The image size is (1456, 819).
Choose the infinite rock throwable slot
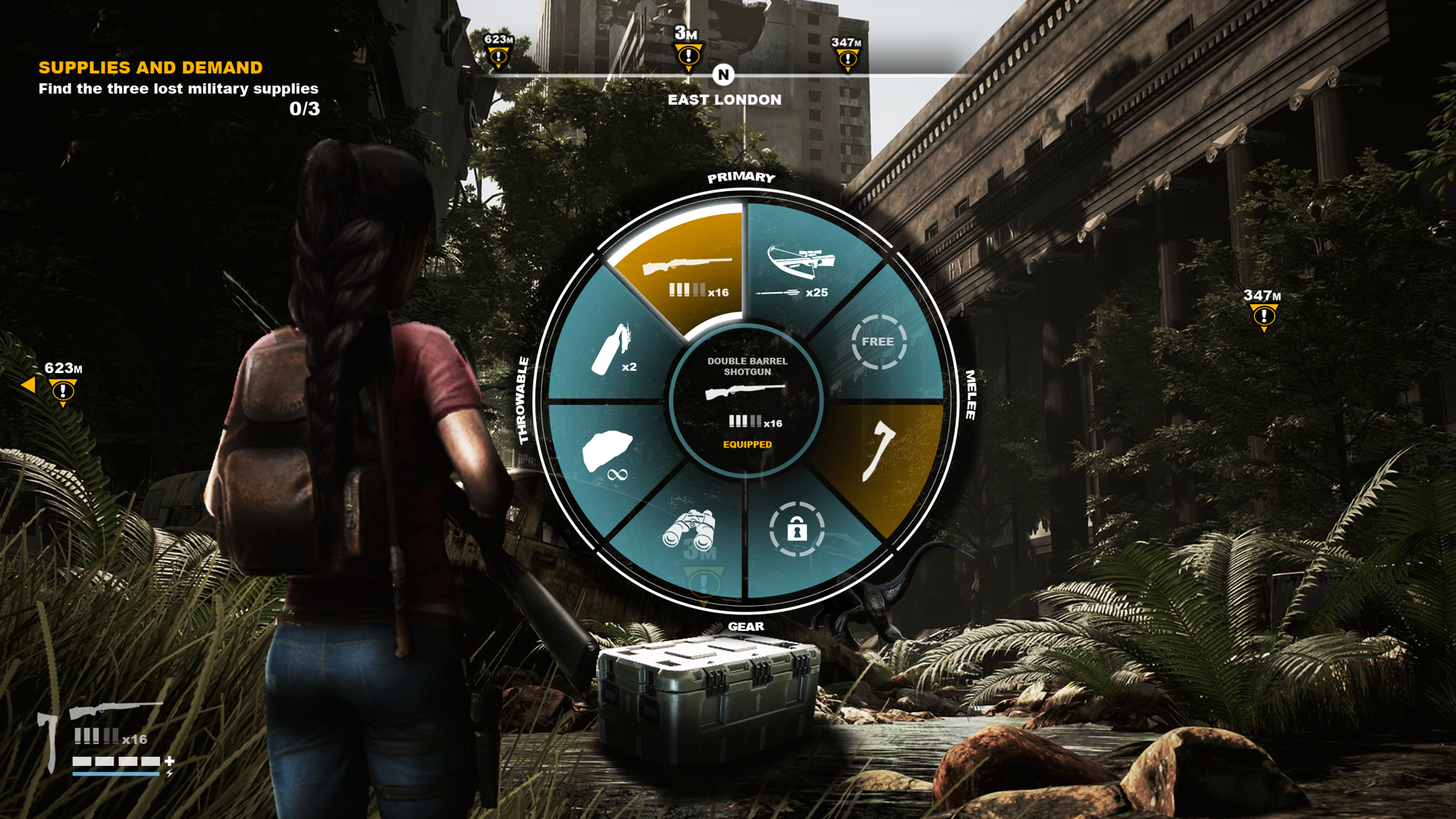tap(608, 455)
